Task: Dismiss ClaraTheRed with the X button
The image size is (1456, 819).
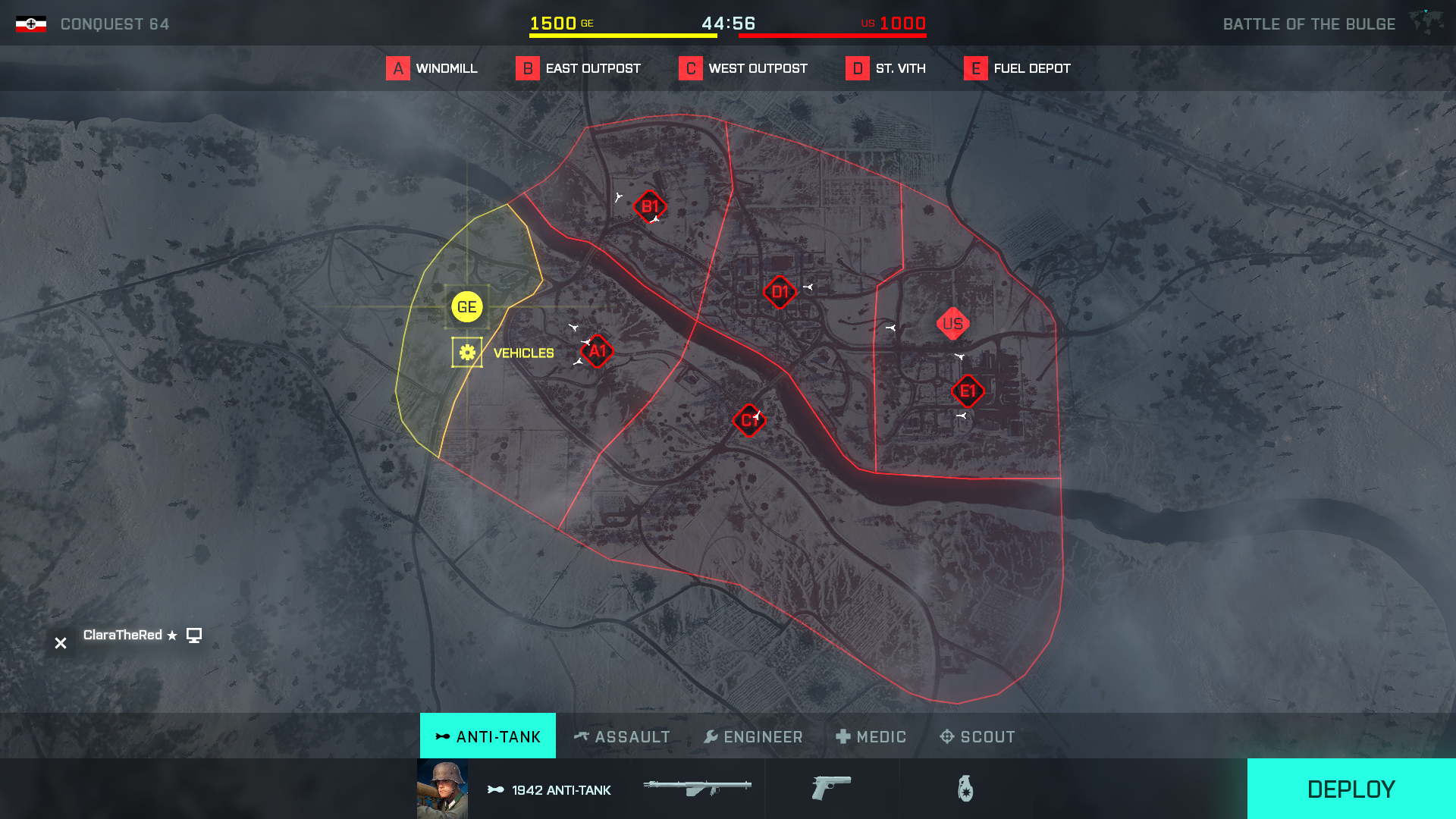Action: tap(61, 643)
